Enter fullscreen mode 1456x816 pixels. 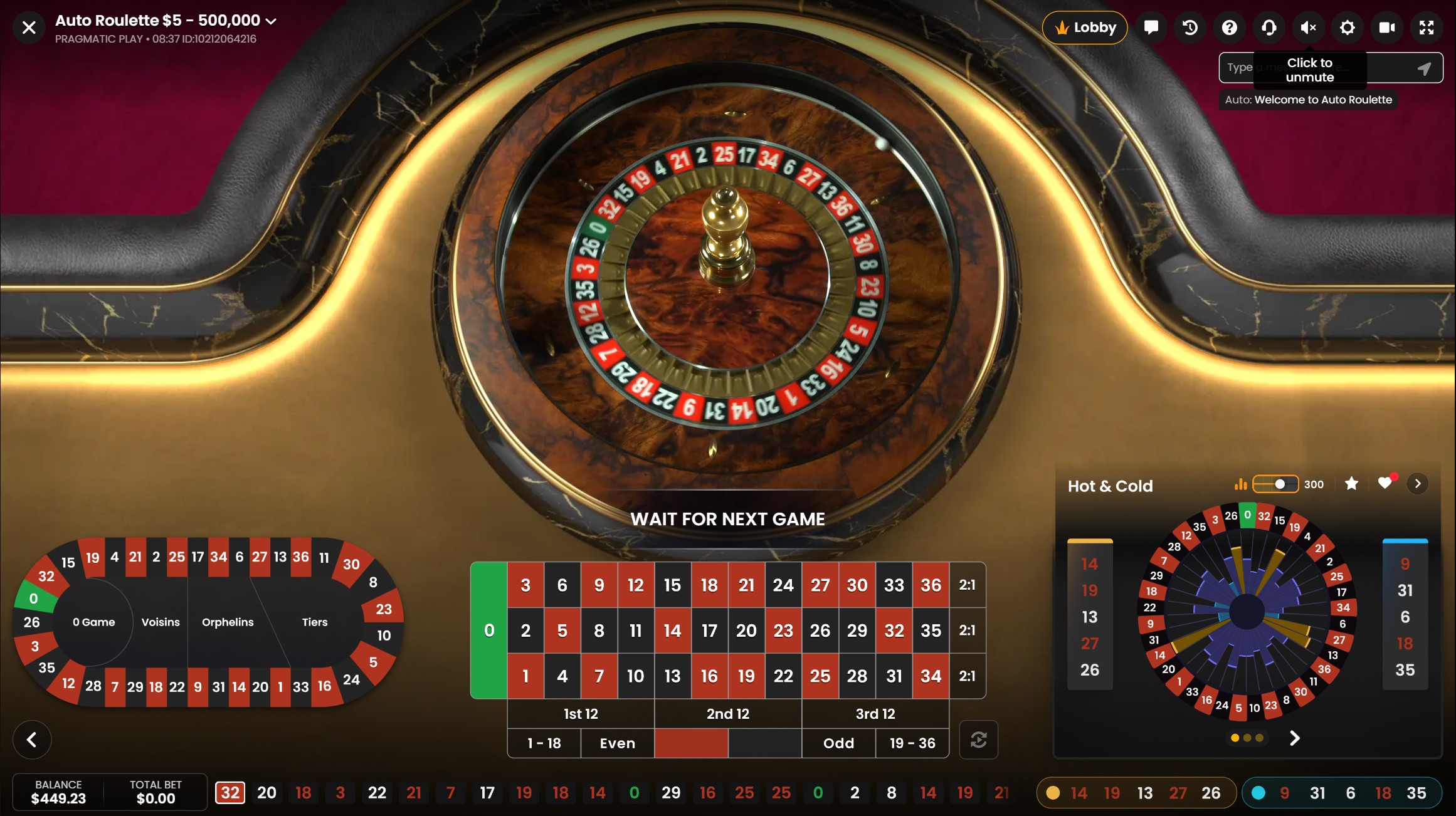(x=1427, y=27)
